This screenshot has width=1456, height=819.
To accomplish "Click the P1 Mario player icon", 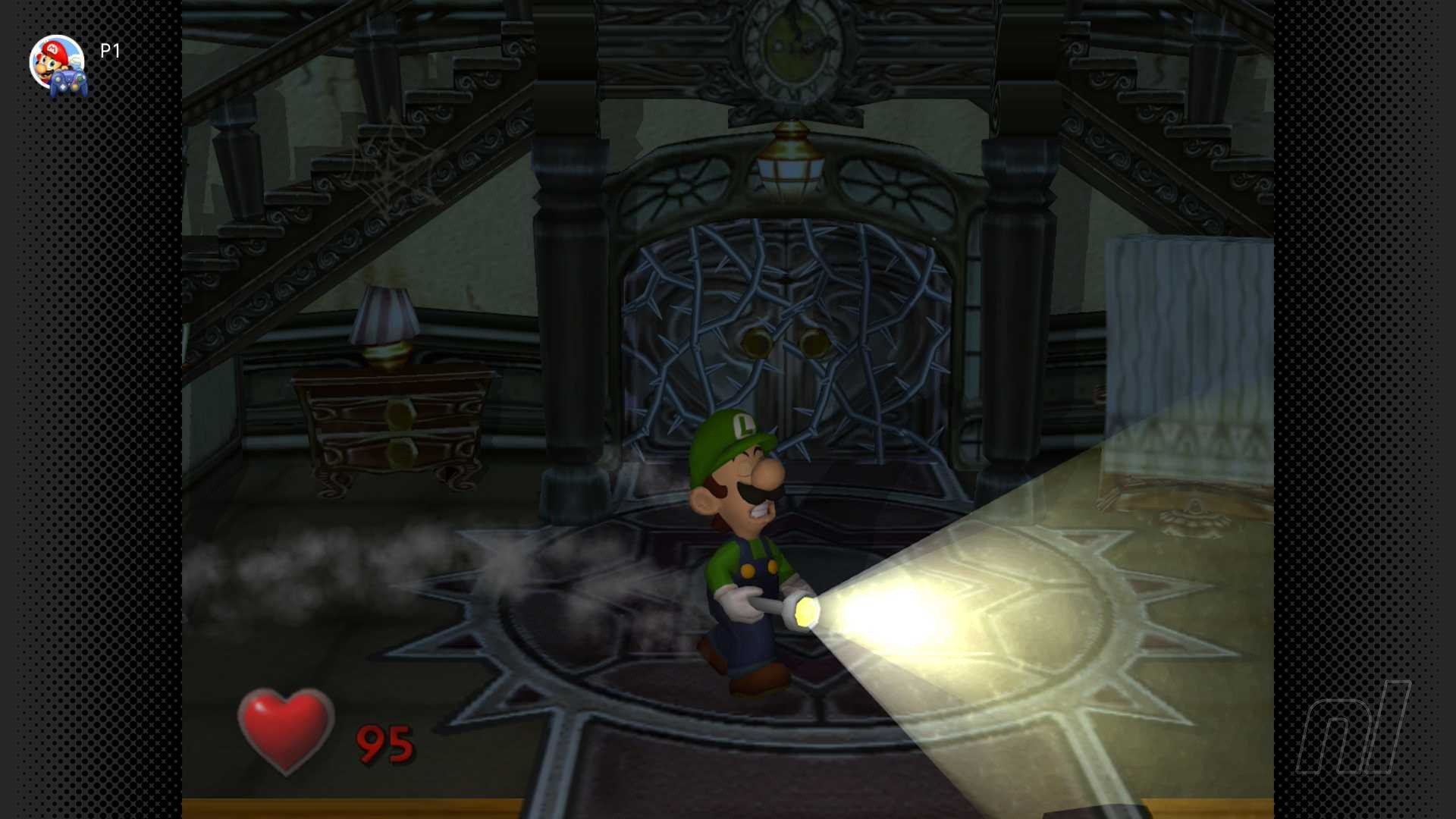I will click(58, 64).
